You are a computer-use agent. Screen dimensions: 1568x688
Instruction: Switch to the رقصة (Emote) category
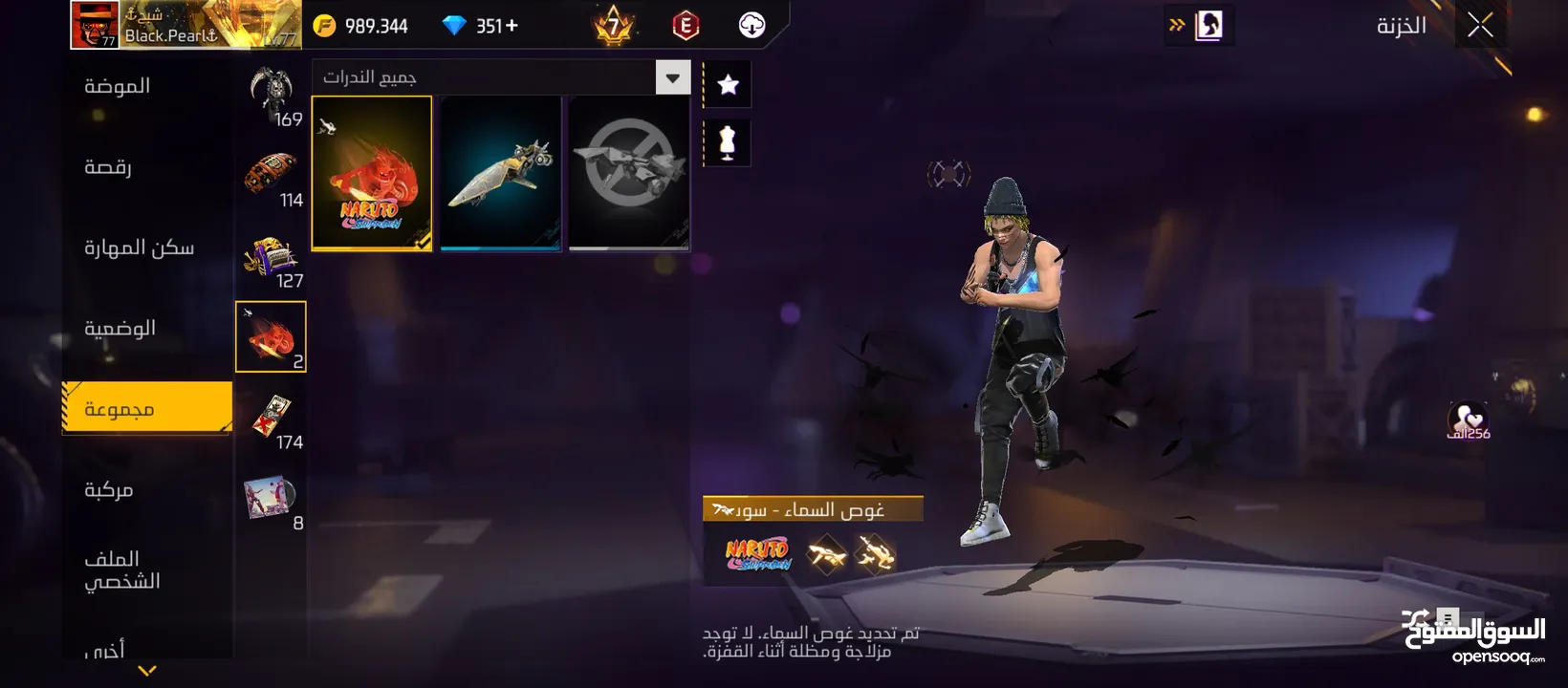pyautogui.click(x=108, y=167)
